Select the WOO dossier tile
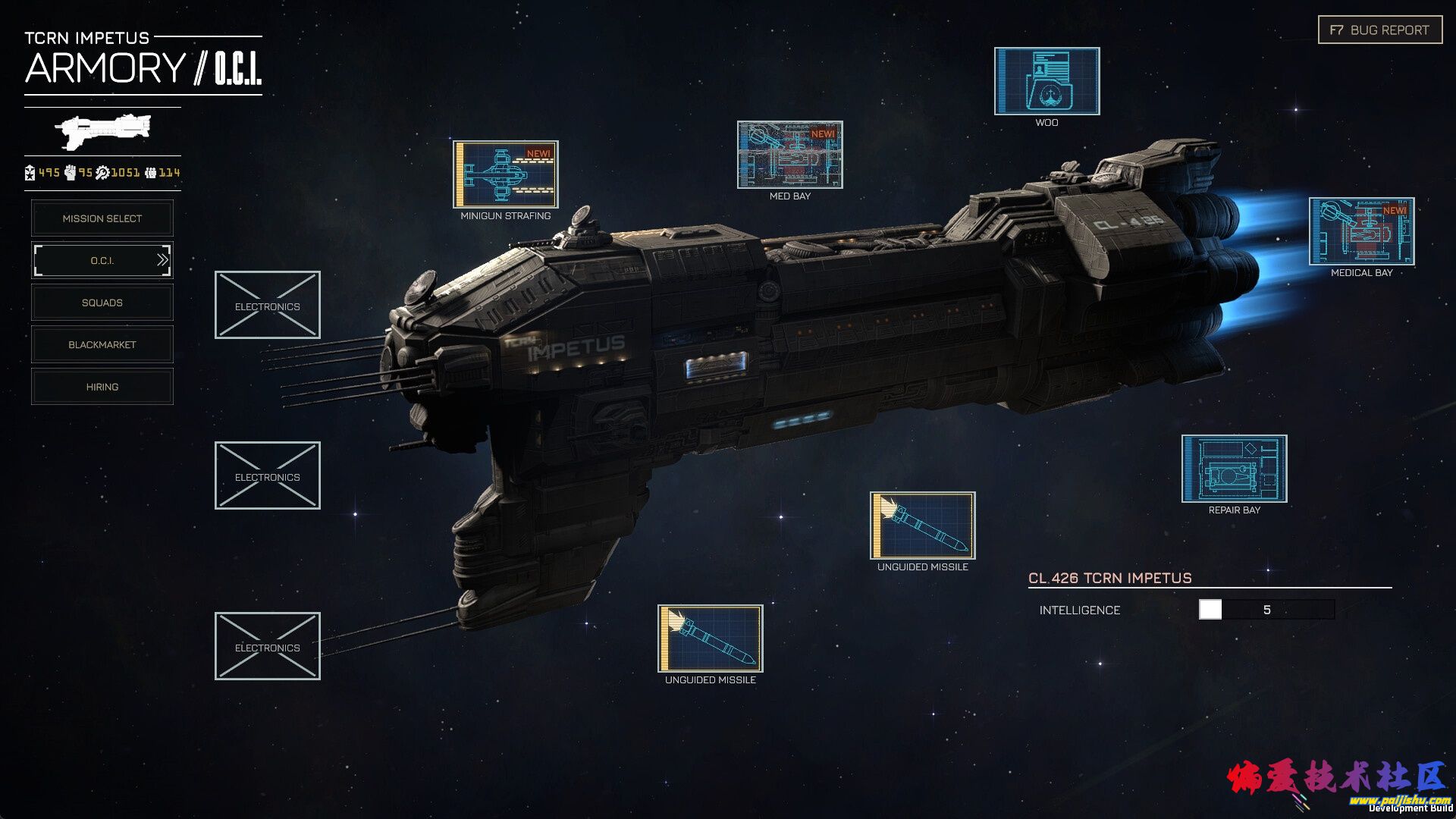The width and height of the screenshot is (1456, 819). (1046, 81)
